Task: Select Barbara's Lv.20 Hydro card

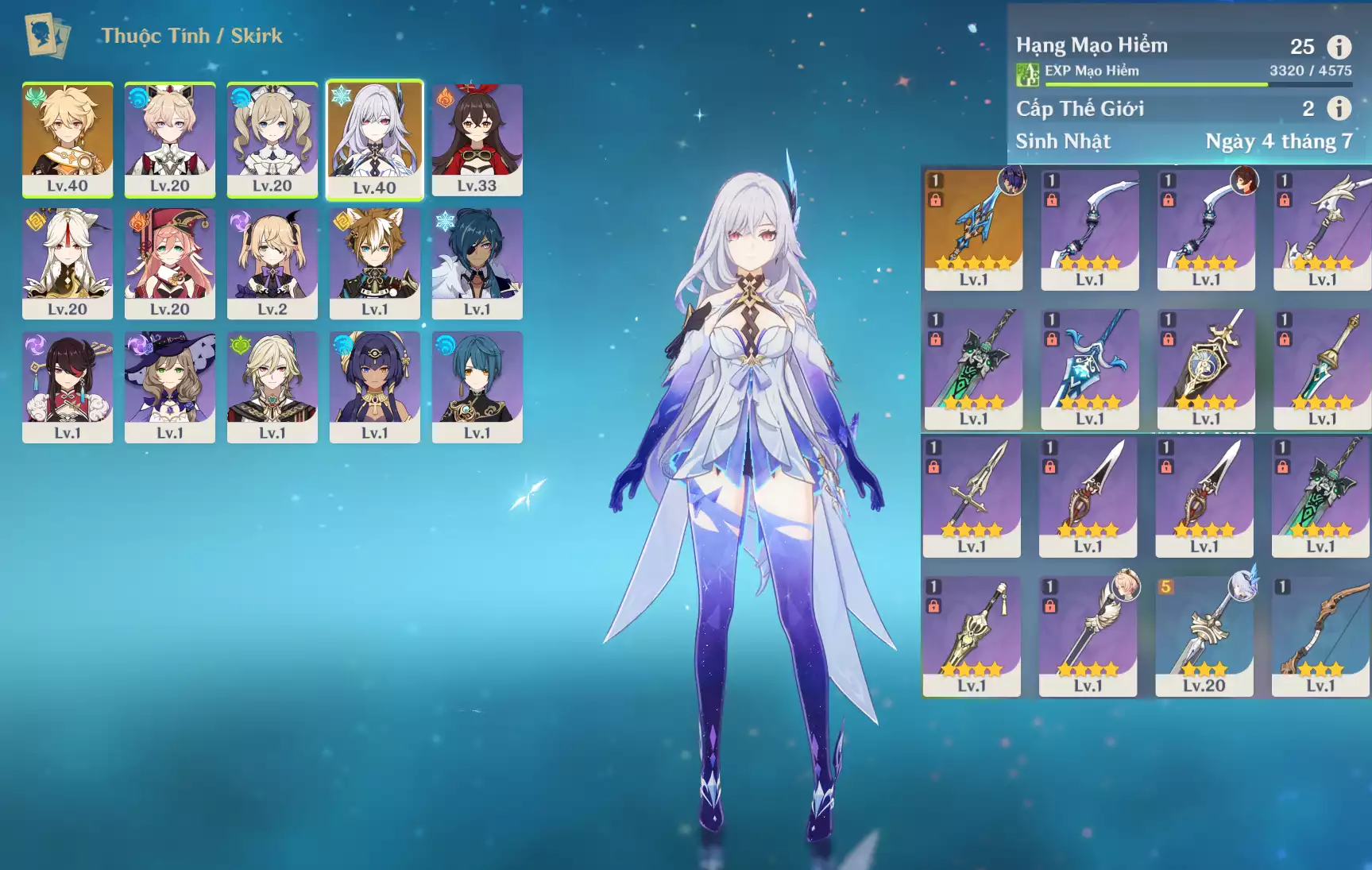Action: [272, 140]
